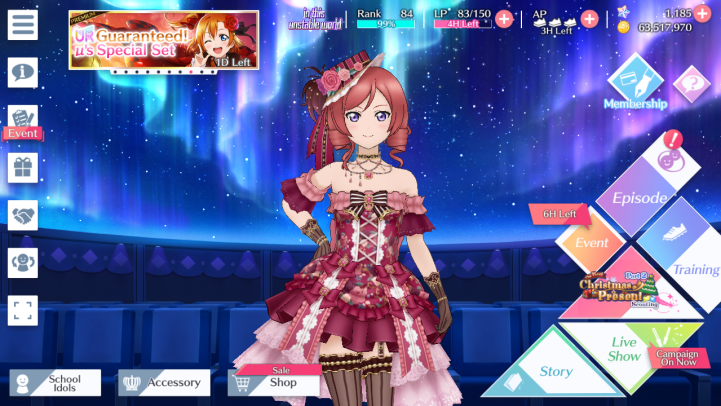Open the gift box presents
This screenshot has height=406, width=721.
coord(22,167)
